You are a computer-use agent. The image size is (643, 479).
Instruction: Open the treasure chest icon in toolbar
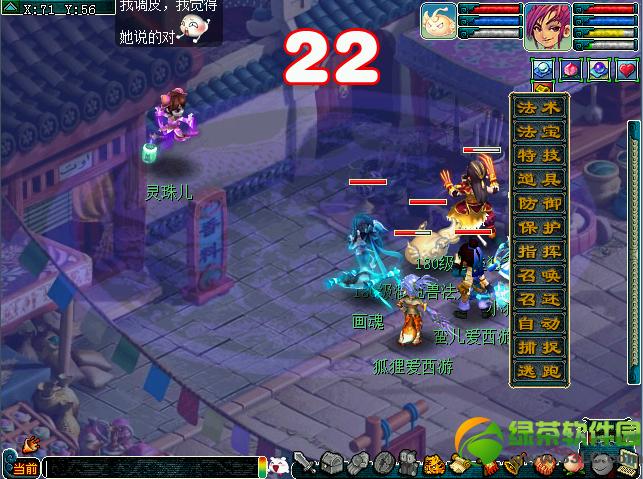point(334,464)
